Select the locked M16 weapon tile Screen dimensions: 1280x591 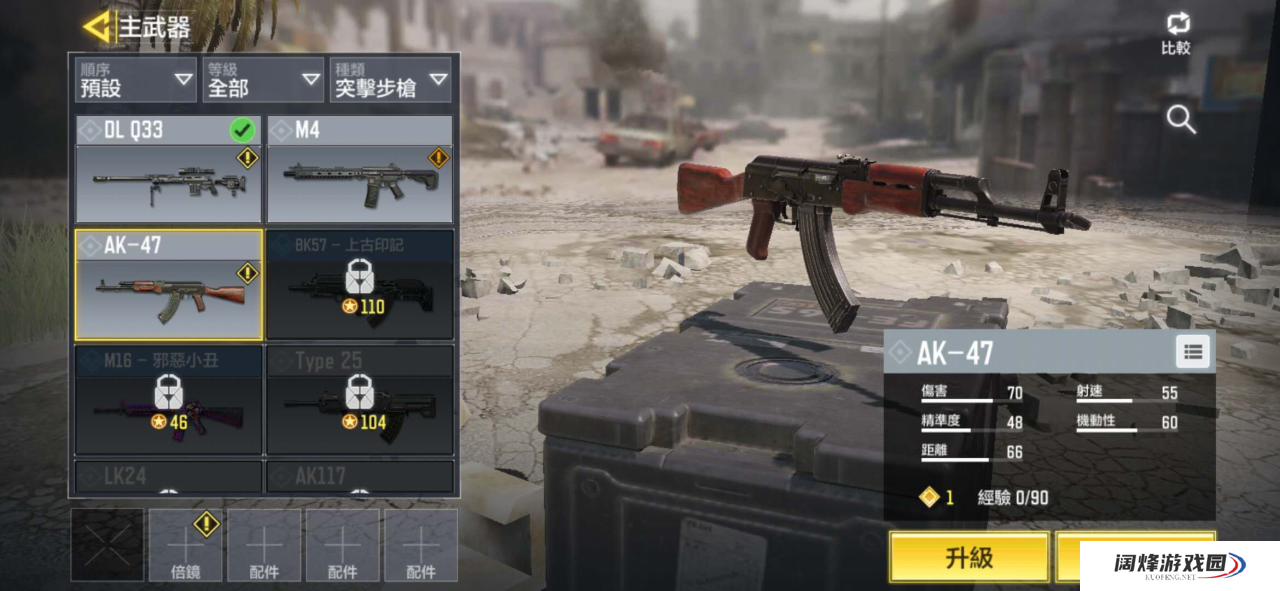click(168, 400)
